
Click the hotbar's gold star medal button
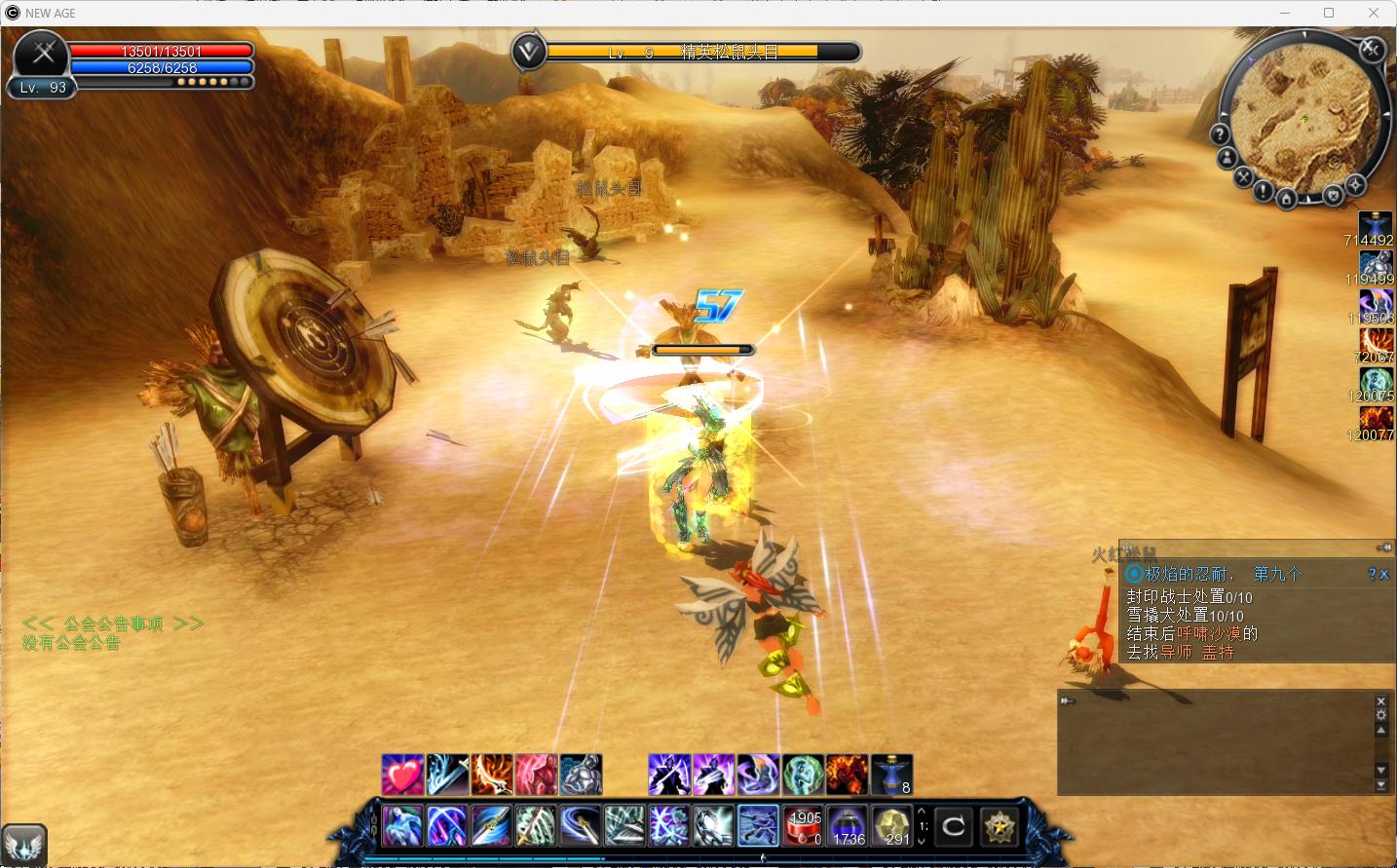998,827
